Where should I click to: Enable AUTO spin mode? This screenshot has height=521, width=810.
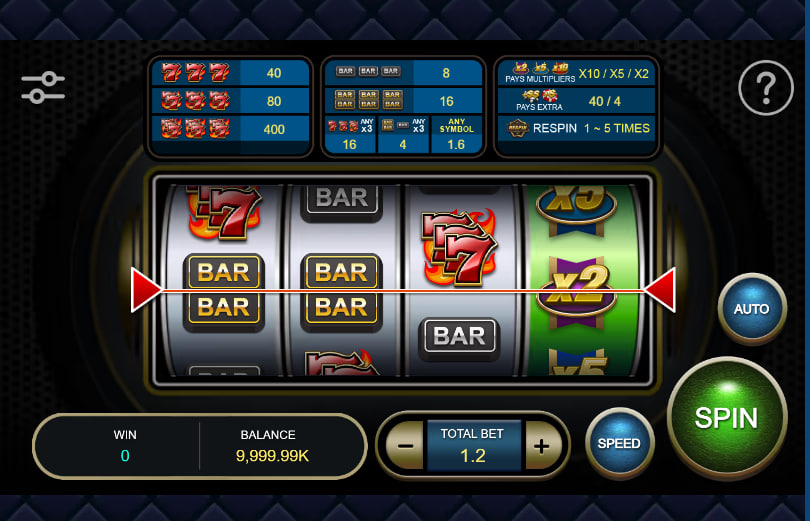(x=752, y=309)
